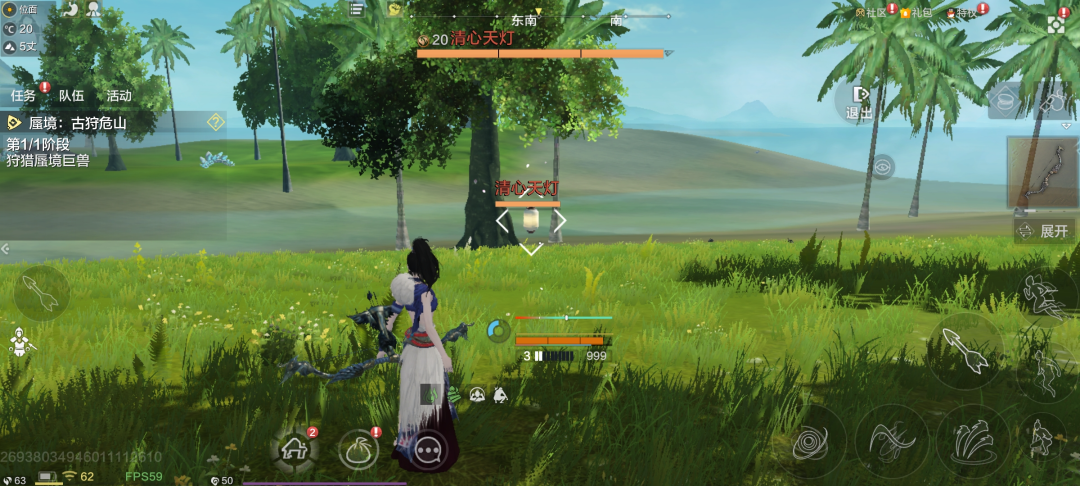1080x486 pixels.
Task: Fire the main arrow attack button
Action: click(x=965, y=351)
